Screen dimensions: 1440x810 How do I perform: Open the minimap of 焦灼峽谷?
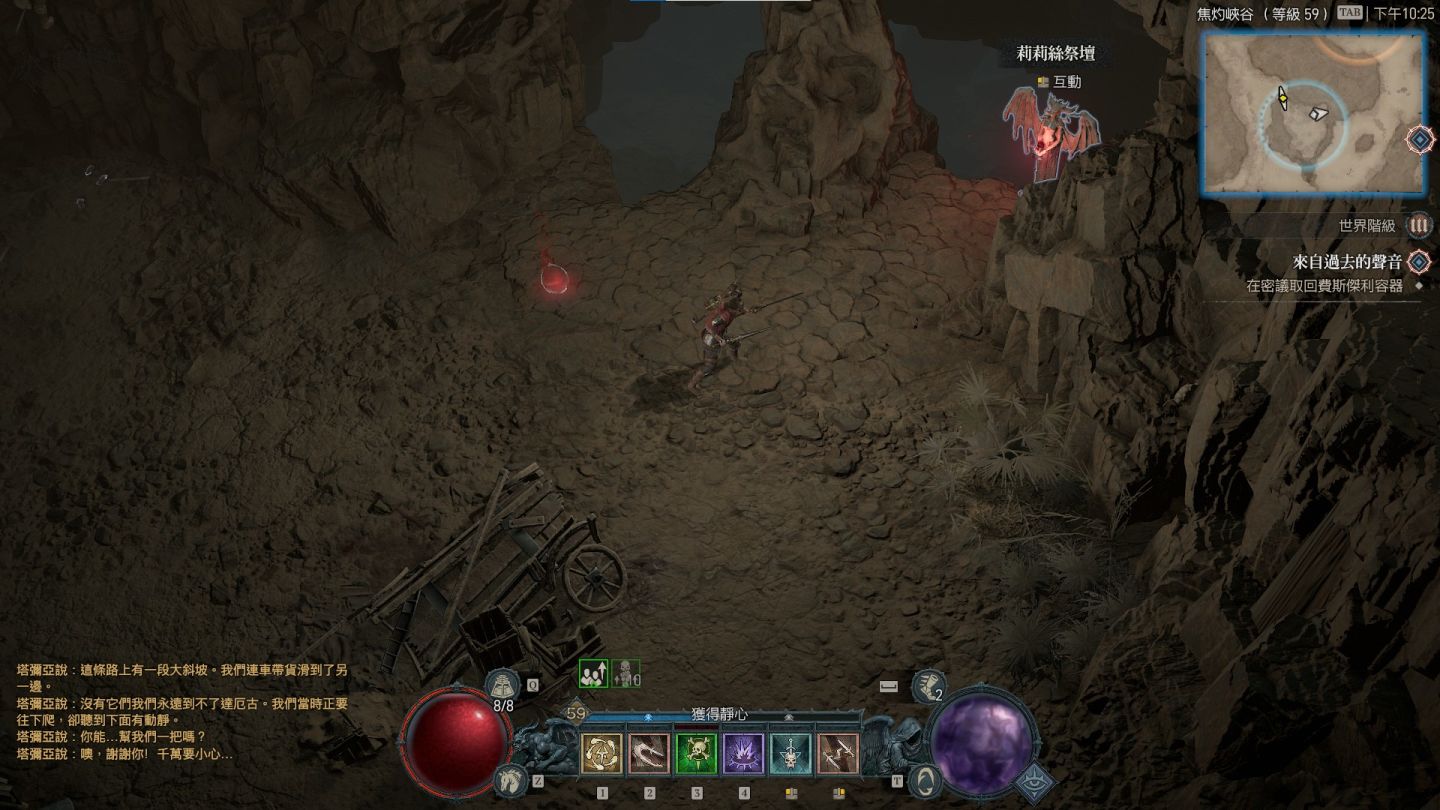pos(1312,112)
